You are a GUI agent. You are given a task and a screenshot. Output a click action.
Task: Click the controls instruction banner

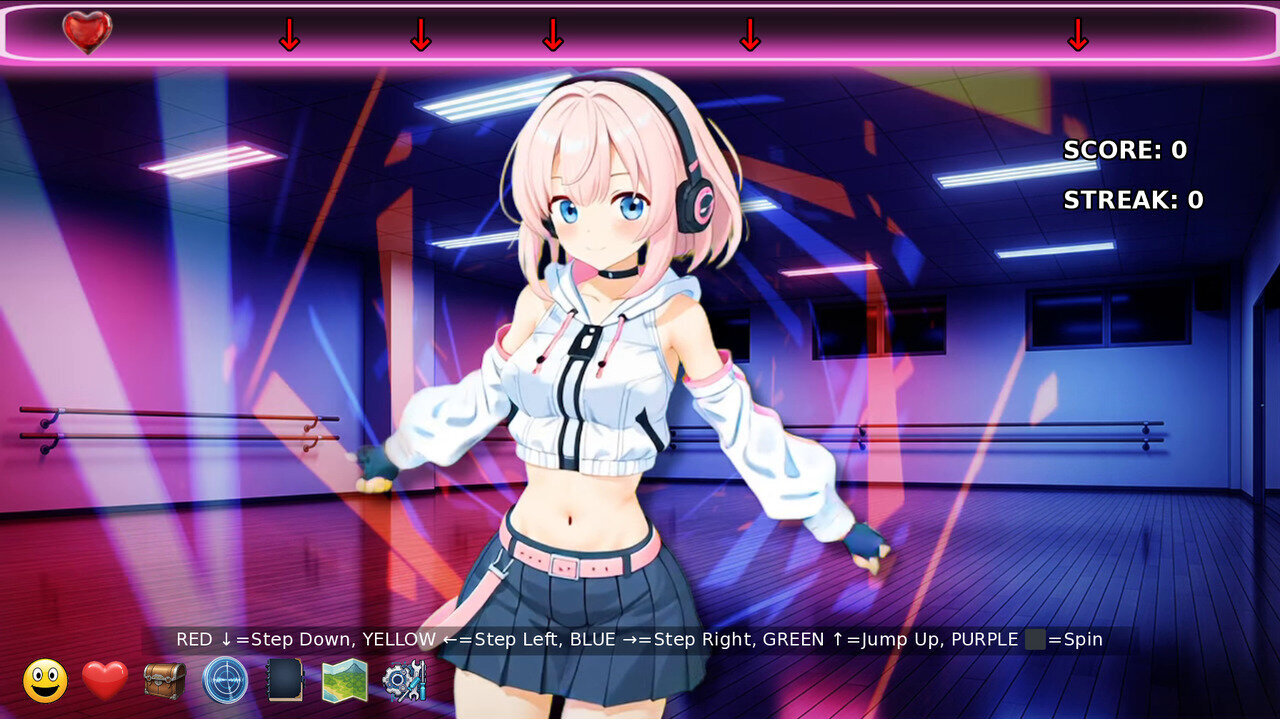click(640, 638)
